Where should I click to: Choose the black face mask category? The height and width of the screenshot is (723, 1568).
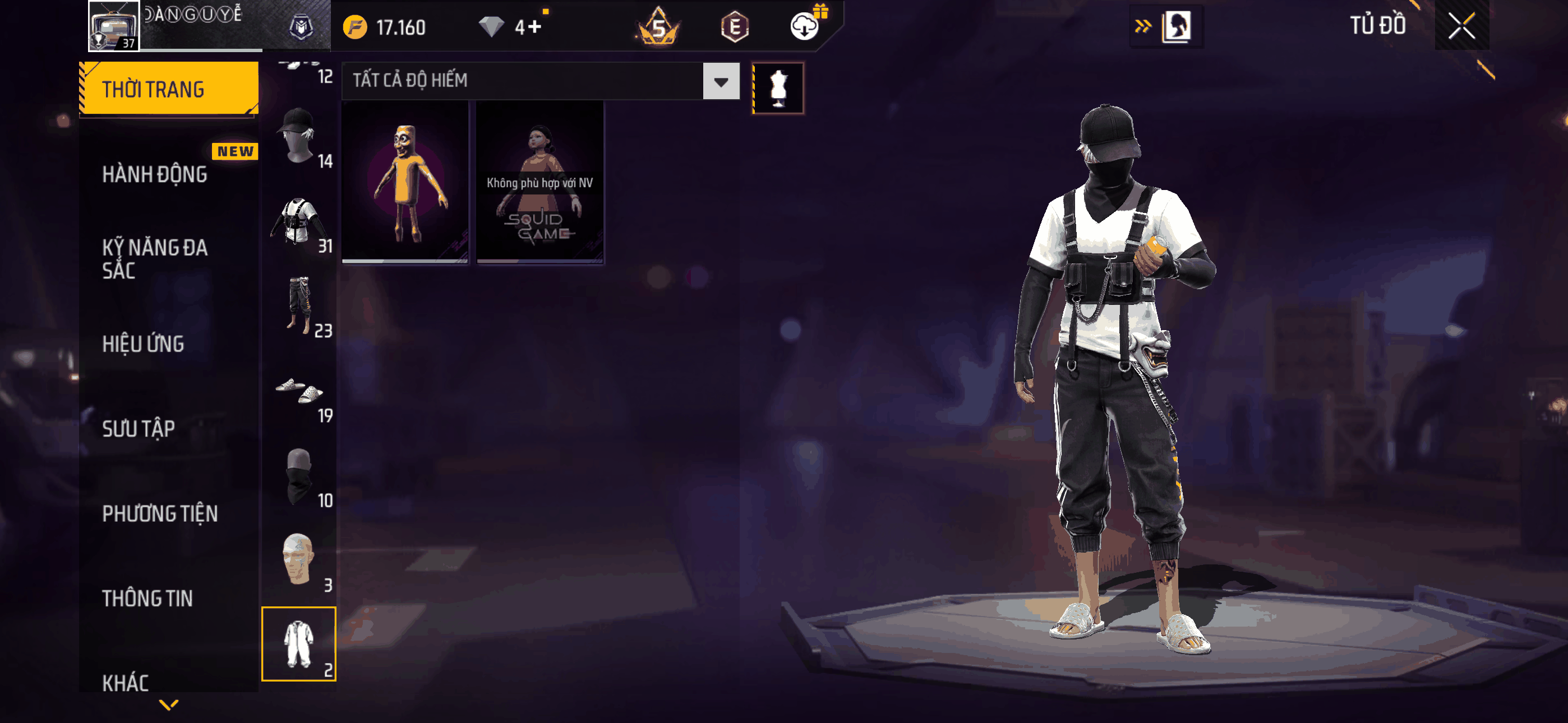(298, 476)
